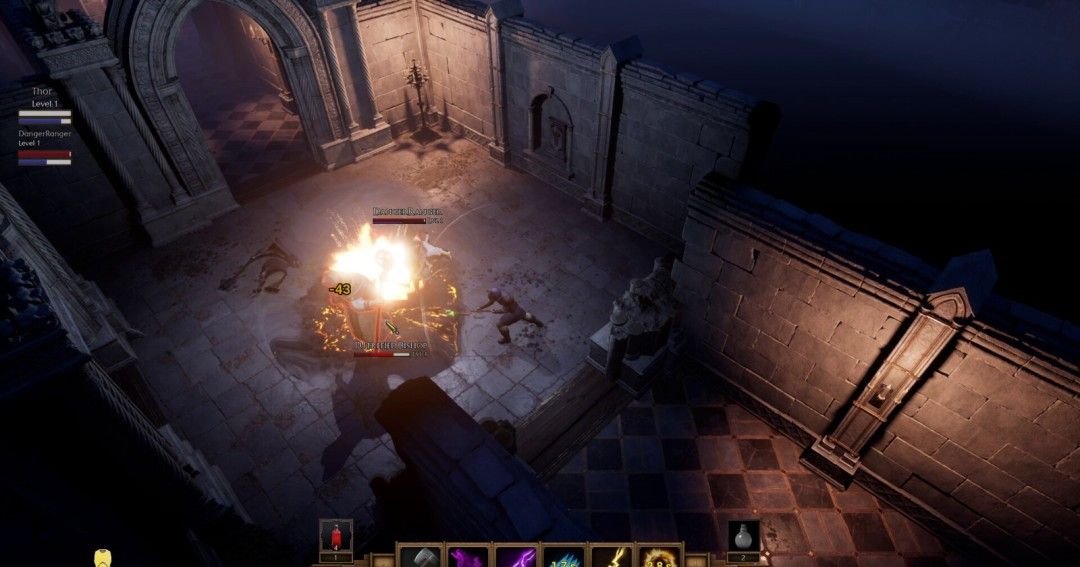This screenshot has width=1080, height=567.
Task: Use the red health potion slot
Action: tap(336, 536)
